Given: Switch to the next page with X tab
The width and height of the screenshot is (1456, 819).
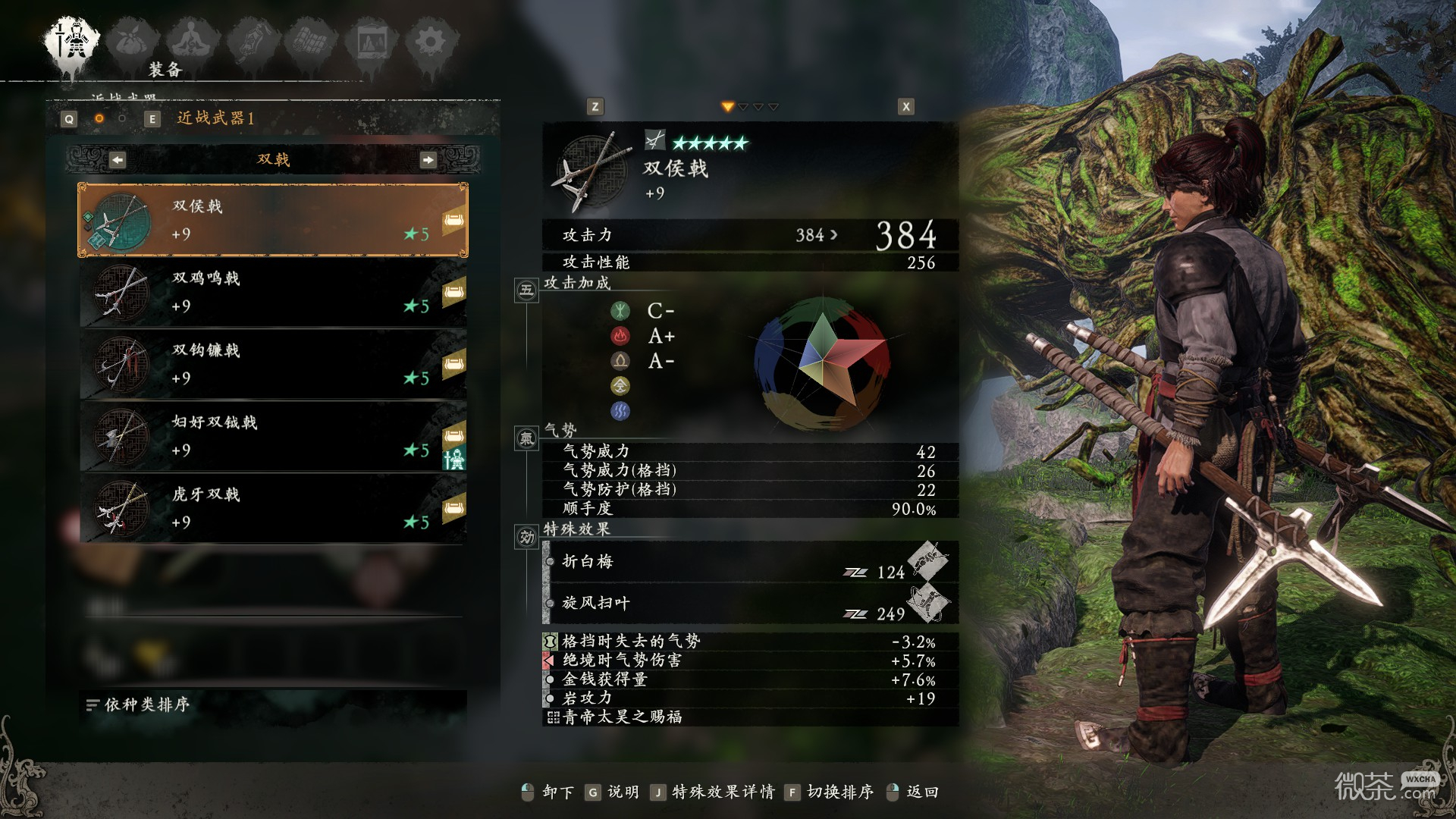Looking at the screenshot, I should tap(904, 108).
